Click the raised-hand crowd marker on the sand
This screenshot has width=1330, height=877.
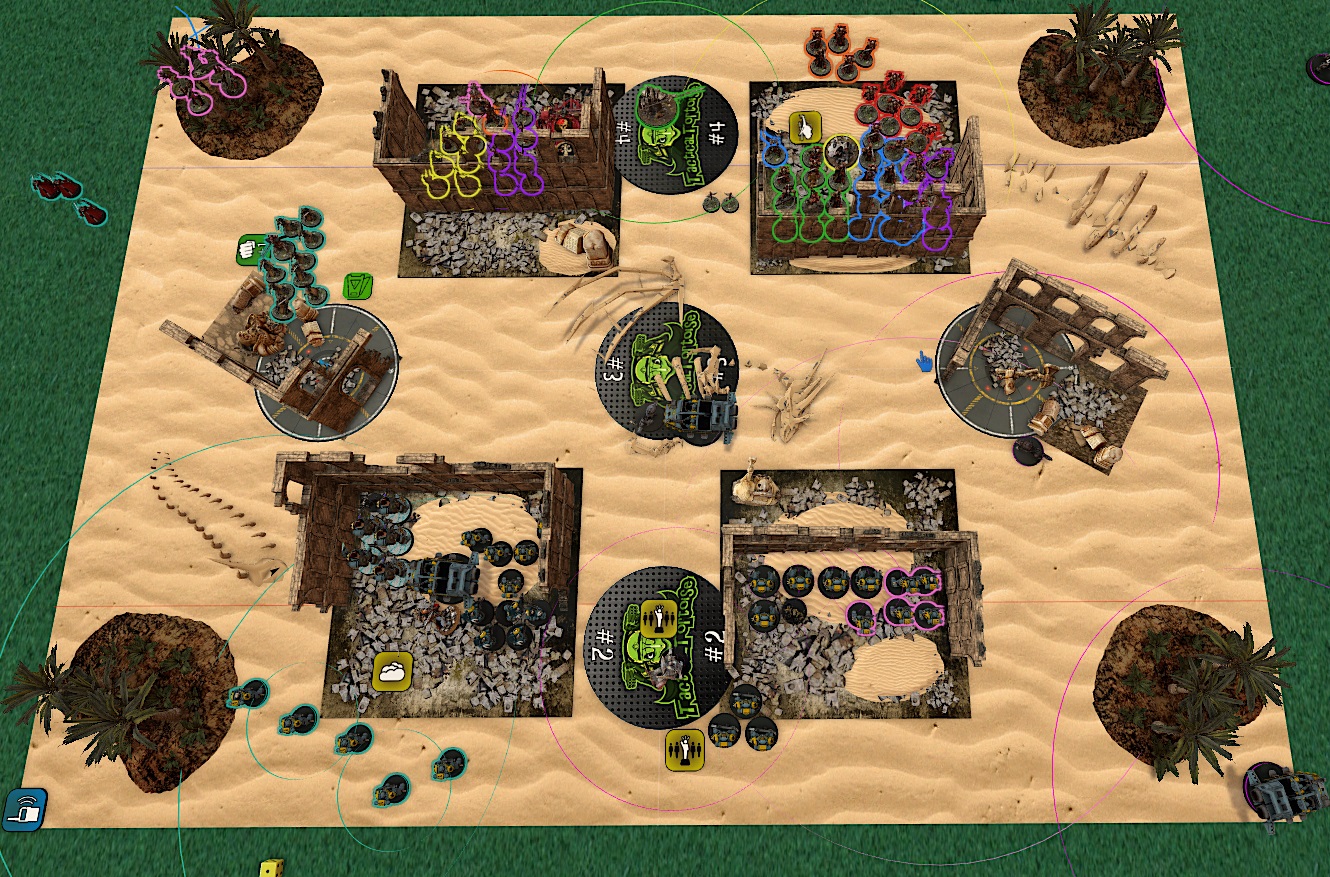pos(684,749)
